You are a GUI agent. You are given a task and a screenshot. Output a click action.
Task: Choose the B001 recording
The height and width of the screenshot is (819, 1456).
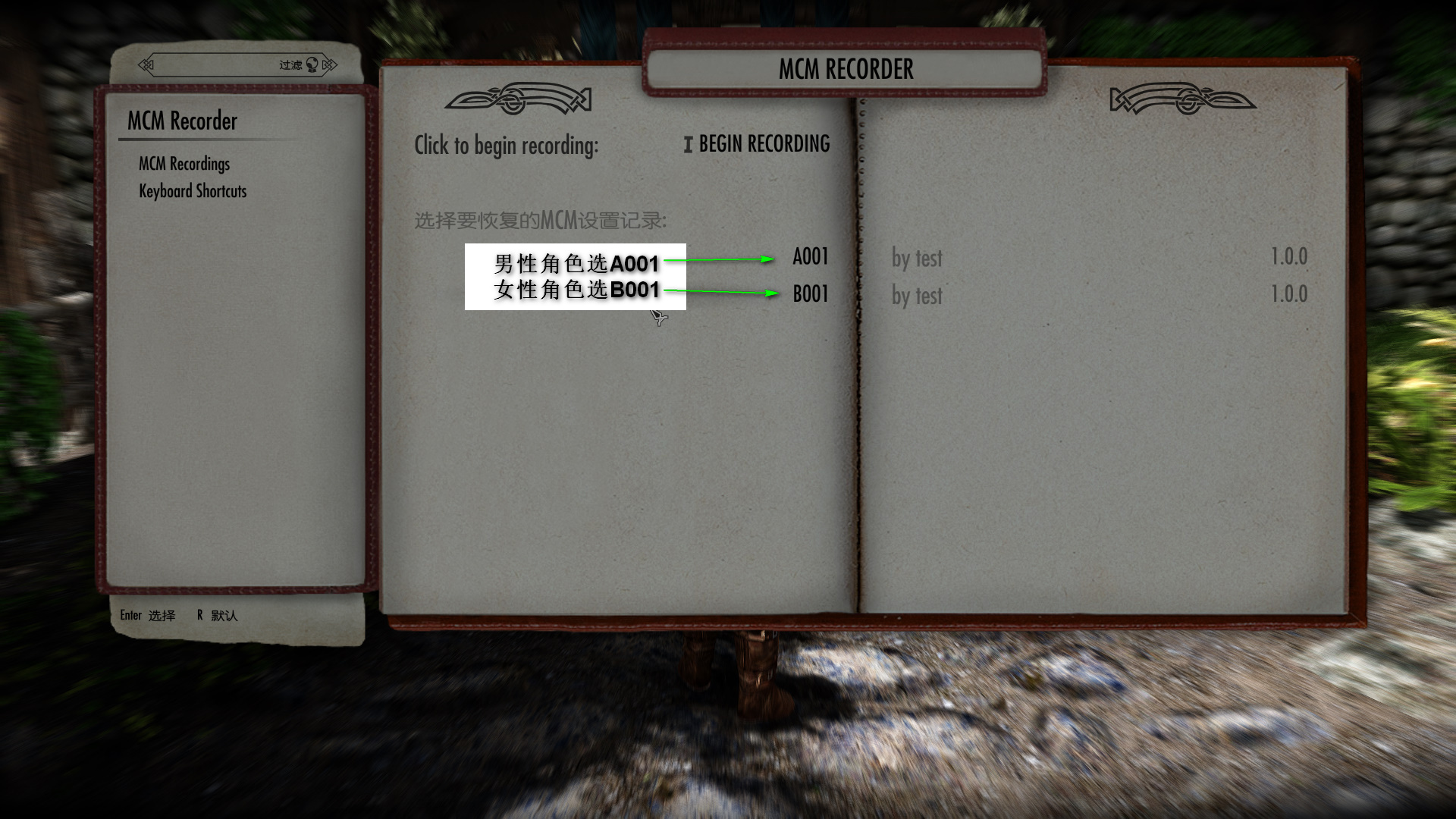tap(810, 294)
